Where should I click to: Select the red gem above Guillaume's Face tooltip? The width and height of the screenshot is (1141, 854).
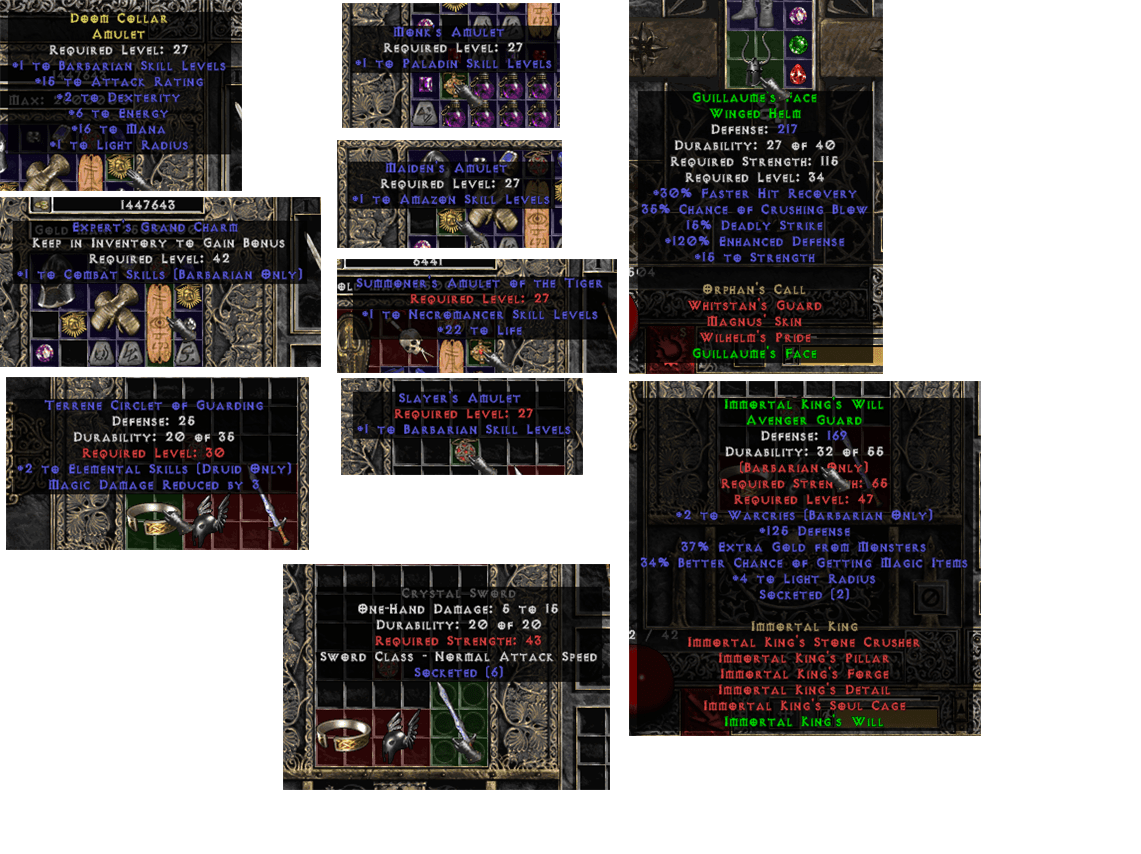tap(797, 74)
